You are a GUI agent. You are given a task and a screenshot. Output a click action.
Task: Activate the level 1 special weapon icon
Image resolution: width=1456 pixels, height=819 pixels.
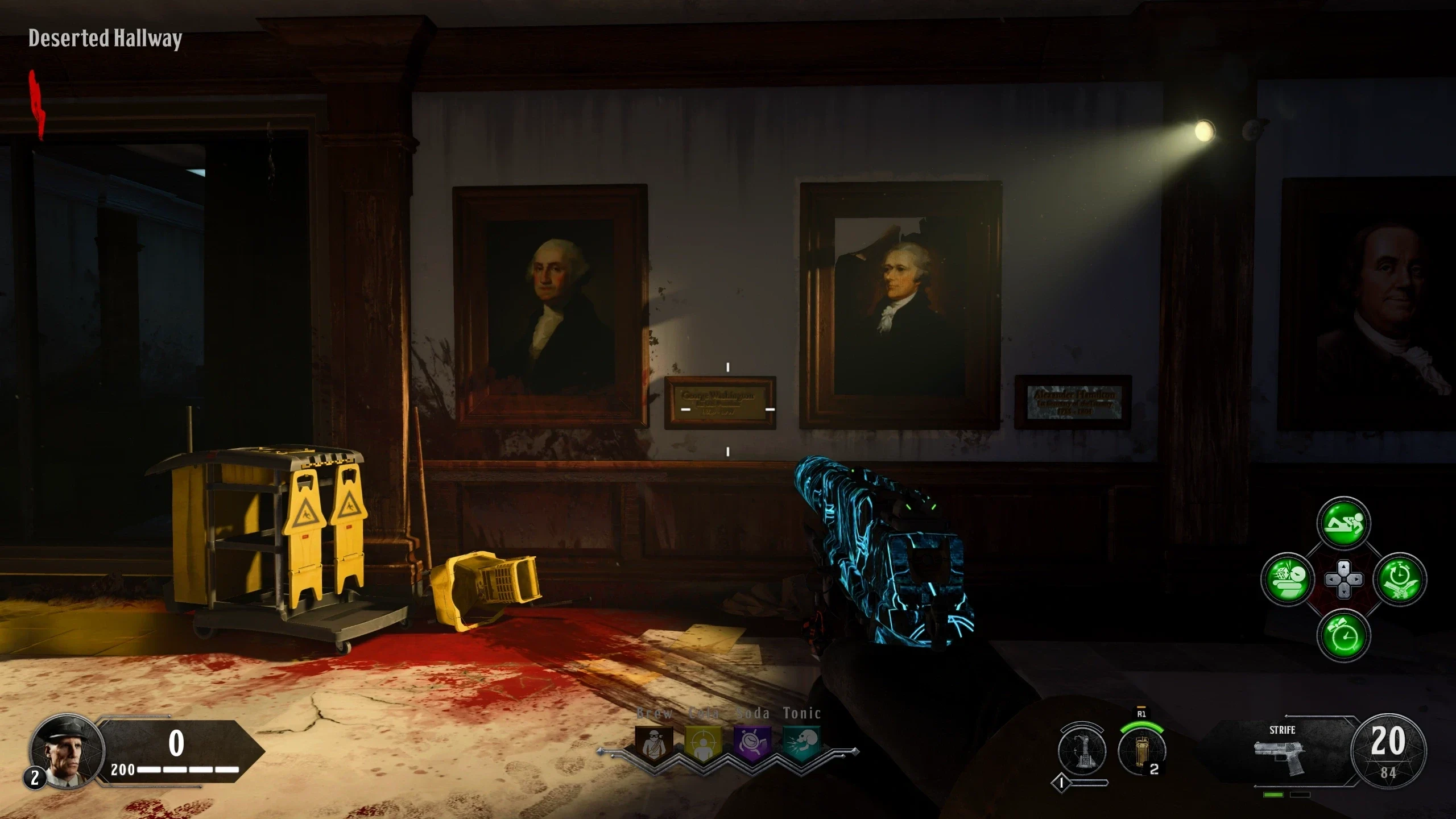1082,751
